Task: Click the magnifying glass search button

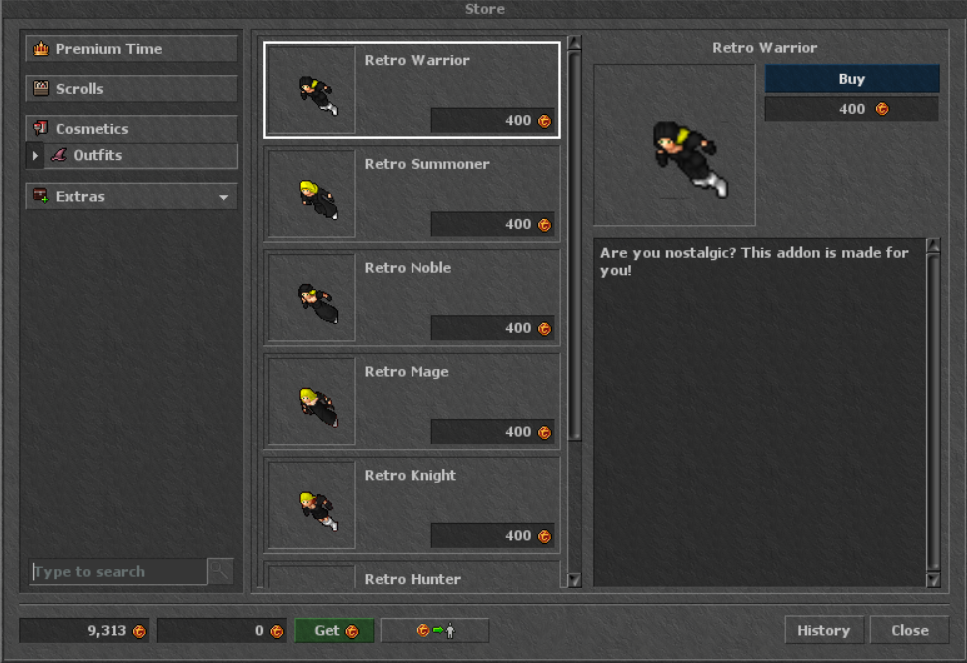Action: point(220,572)
